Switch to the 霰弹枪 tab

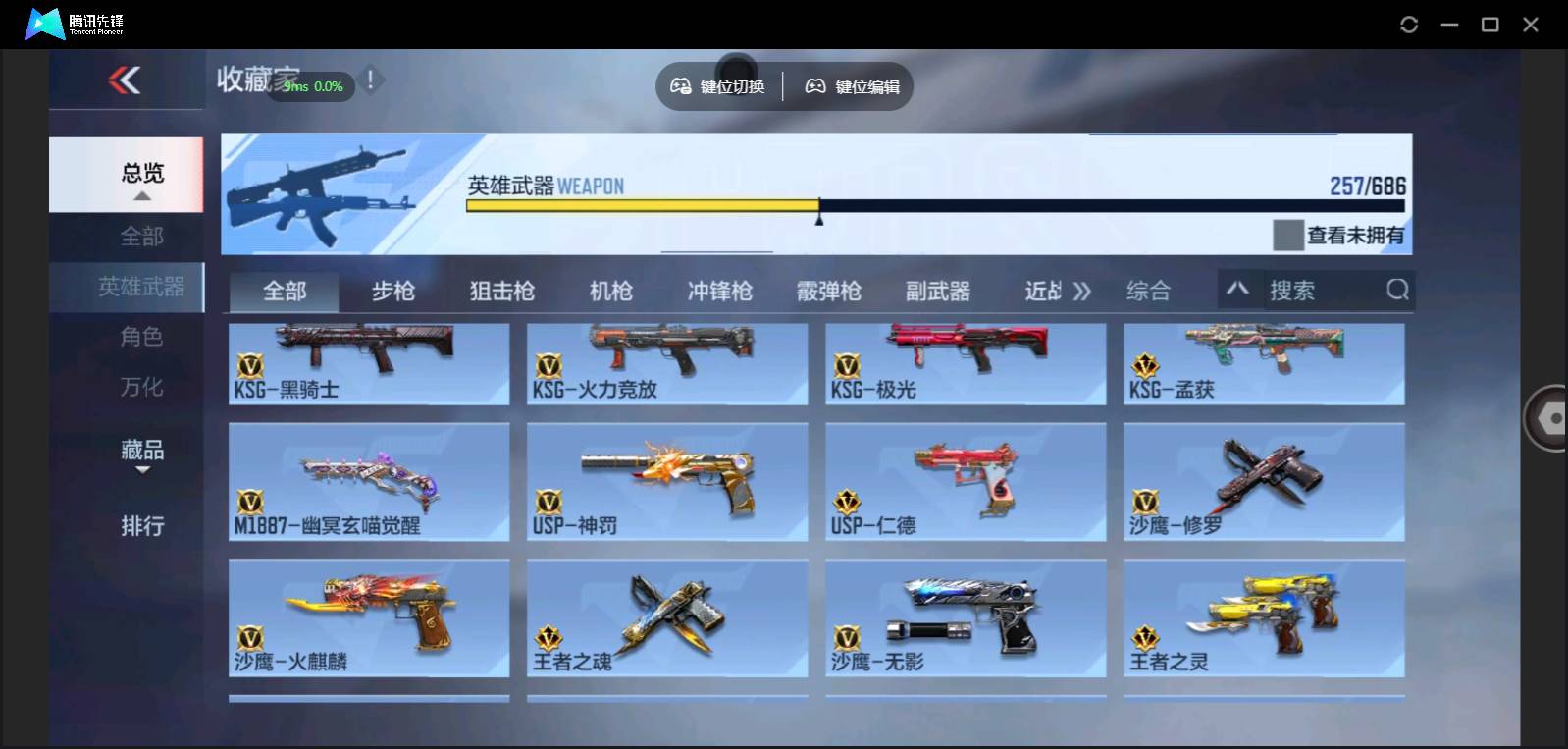[829, 290]
